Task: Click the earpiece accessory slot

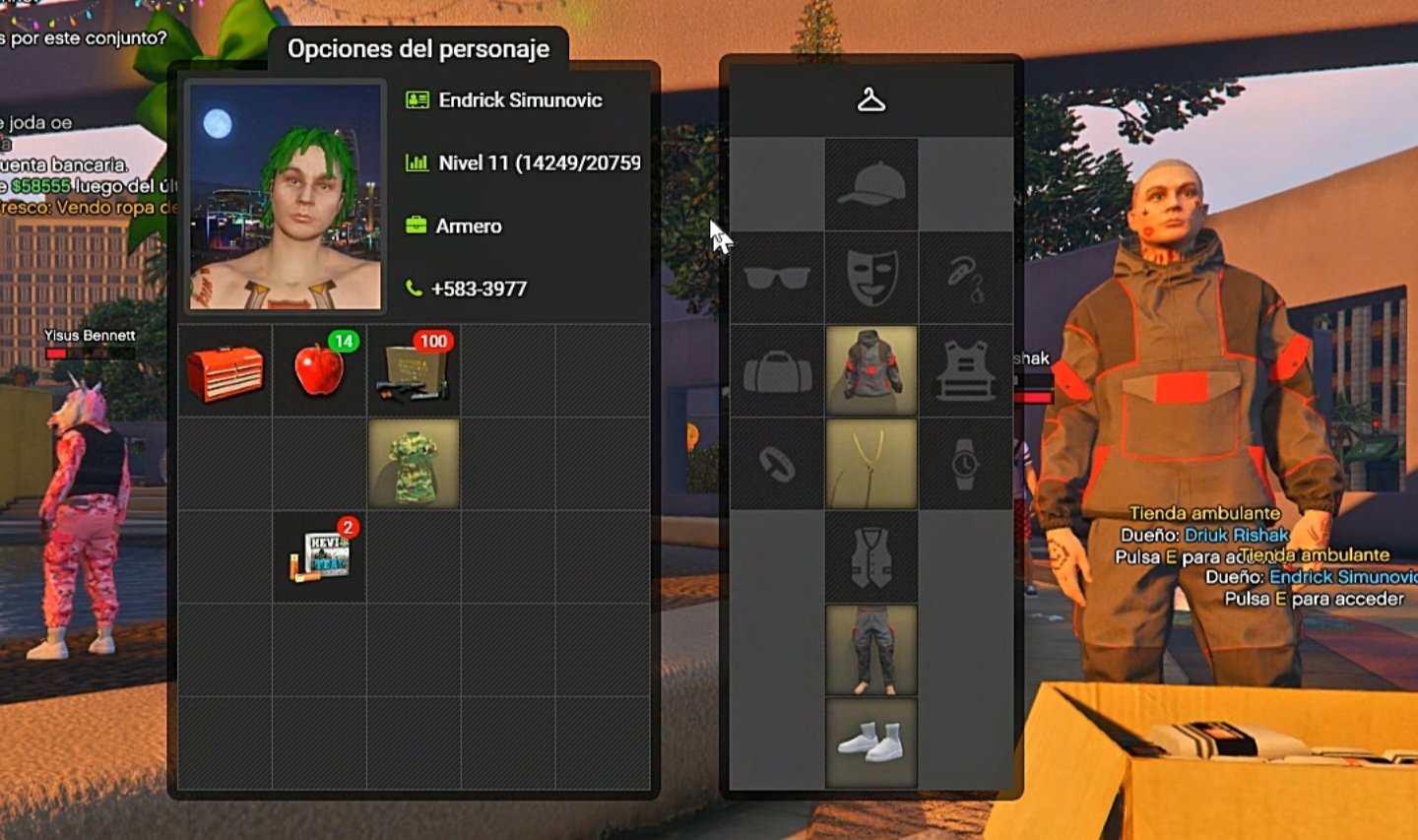Action: coord(965,279)
